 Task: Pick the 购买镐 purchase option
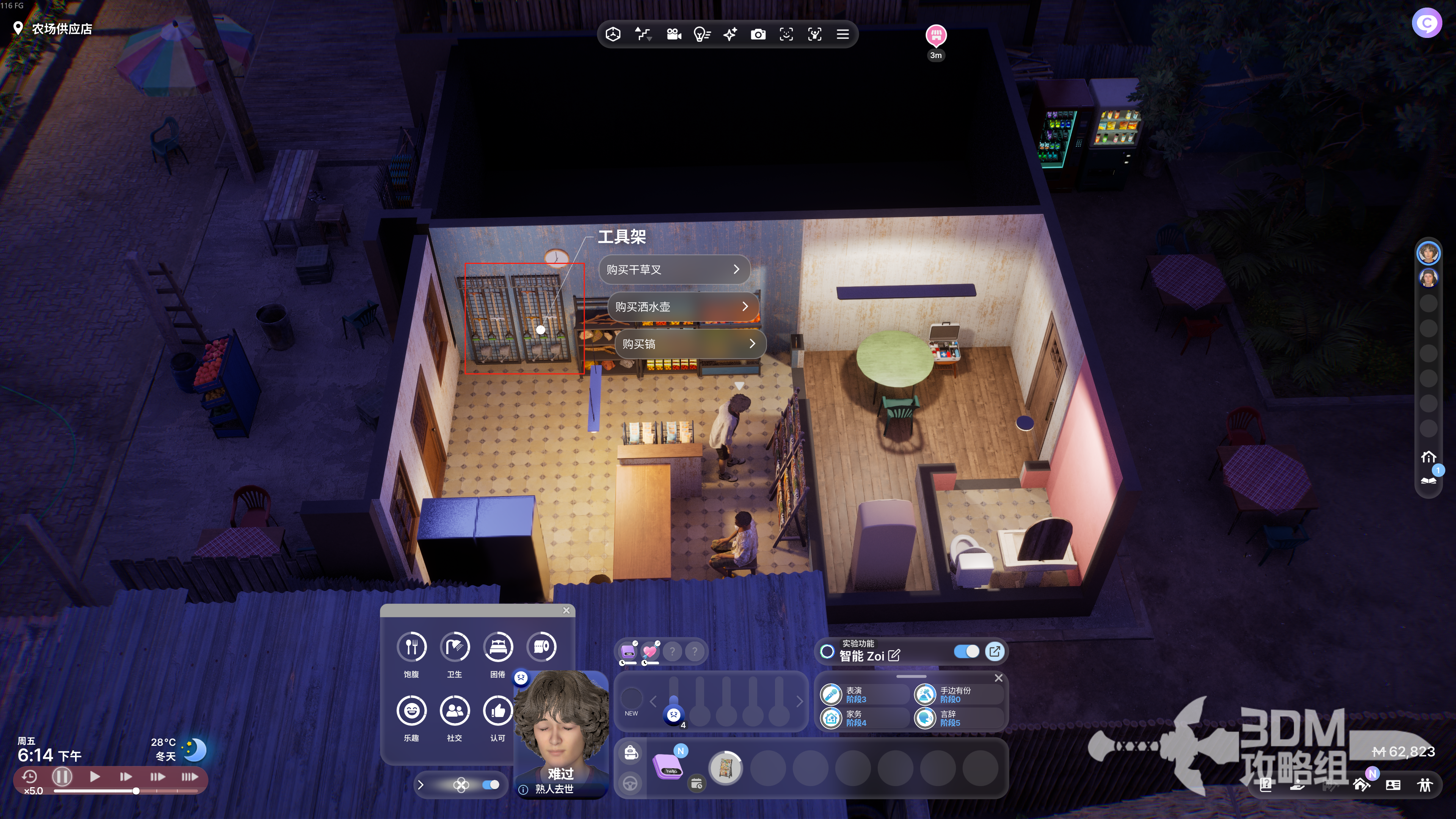(x=690, y=344)
